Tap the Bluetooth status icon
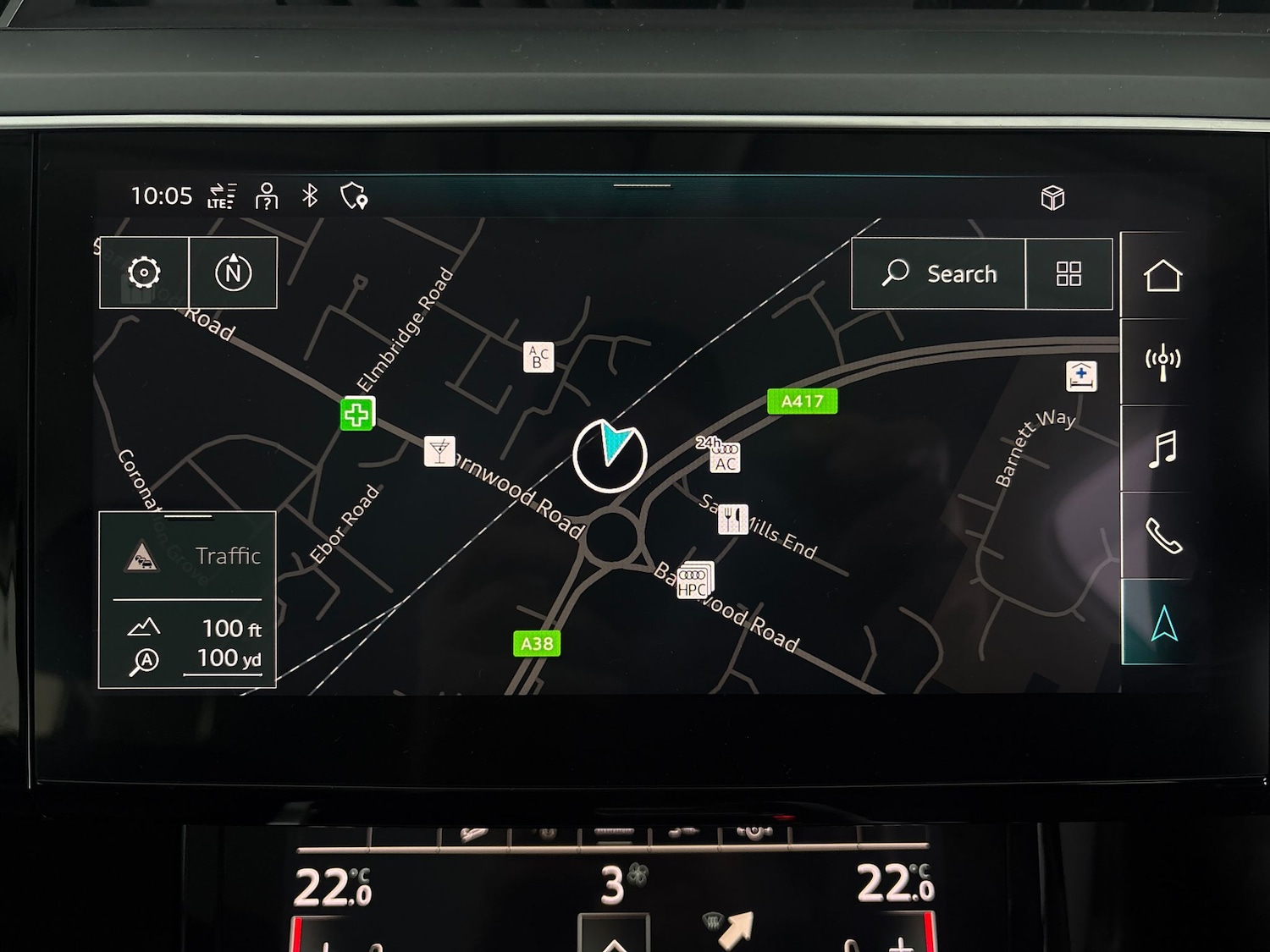 (x=309, y=195)
